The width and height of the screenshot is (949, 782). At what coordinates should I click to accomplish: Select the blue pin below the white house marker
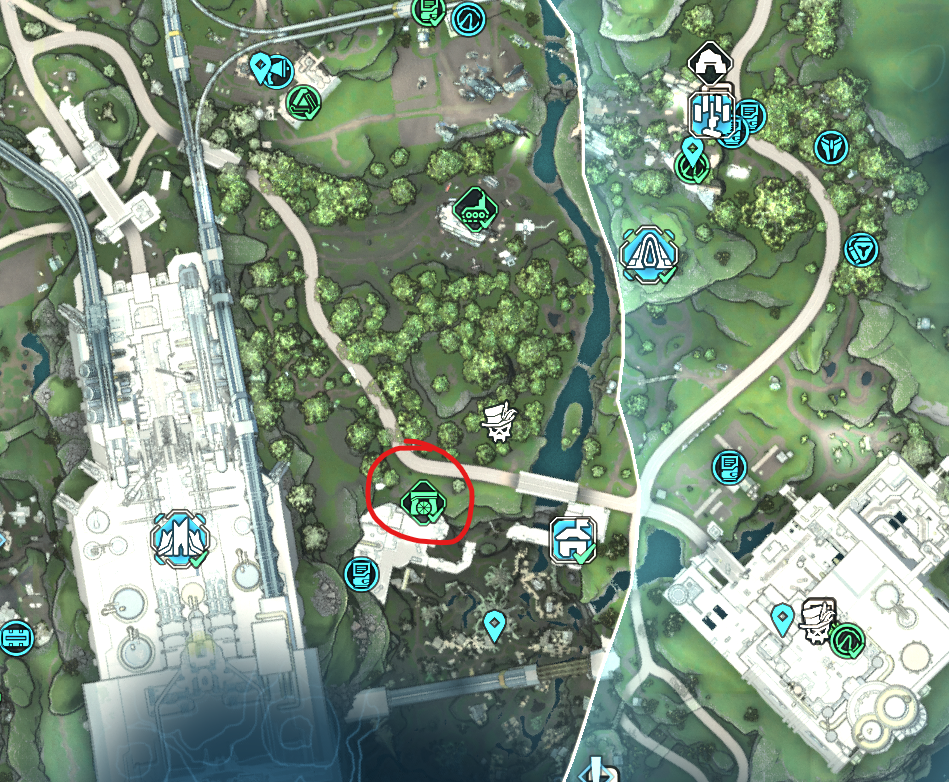(x=493, y=625)
